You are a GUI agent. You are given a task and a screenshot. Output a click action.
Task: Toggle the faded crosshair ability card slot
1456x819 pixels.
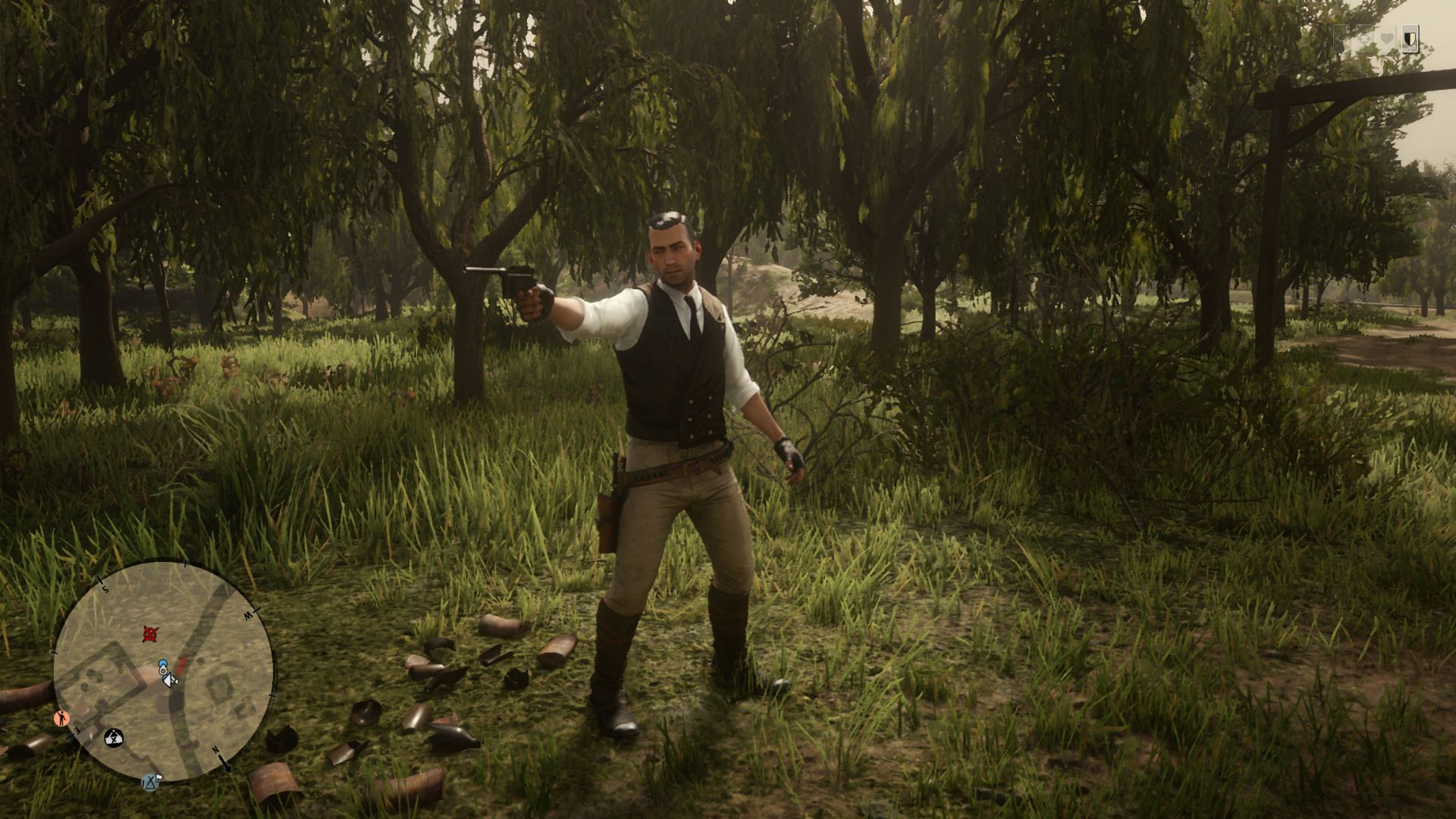[x=1365, y=39]
